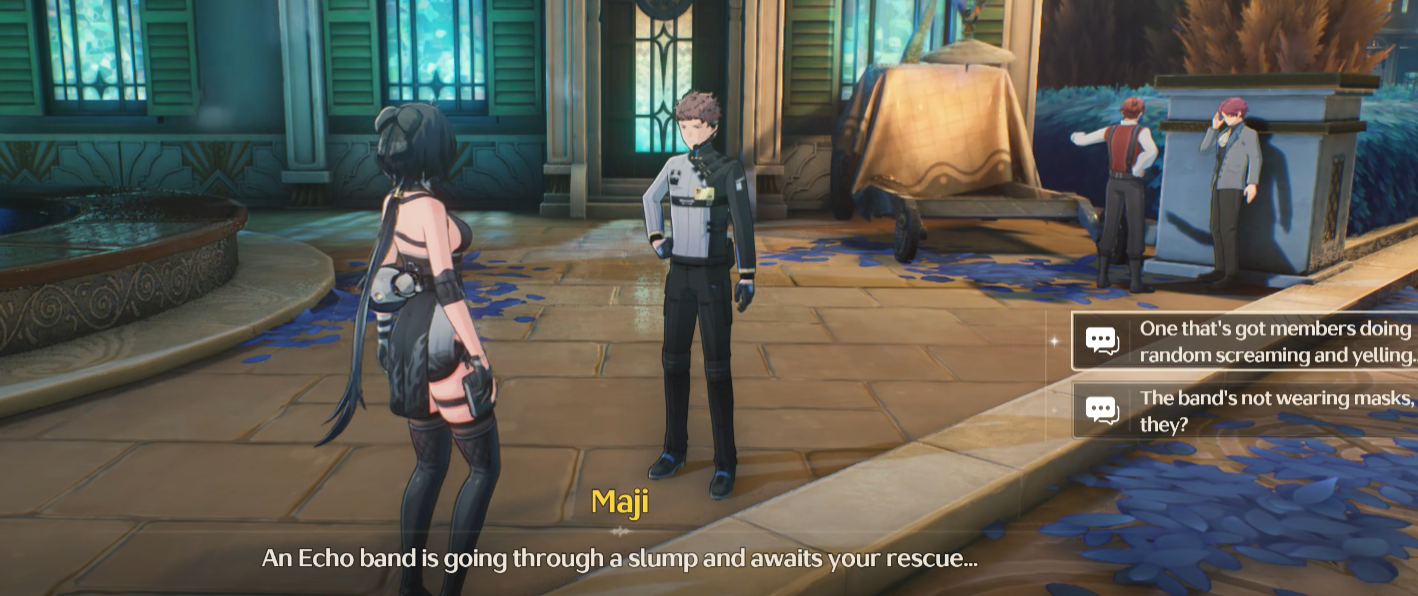The width and height of the screenshot is (1418, 596).
Task: Choose the 'random screaming and yelling' reply
Action: [x=1260, y=342]
